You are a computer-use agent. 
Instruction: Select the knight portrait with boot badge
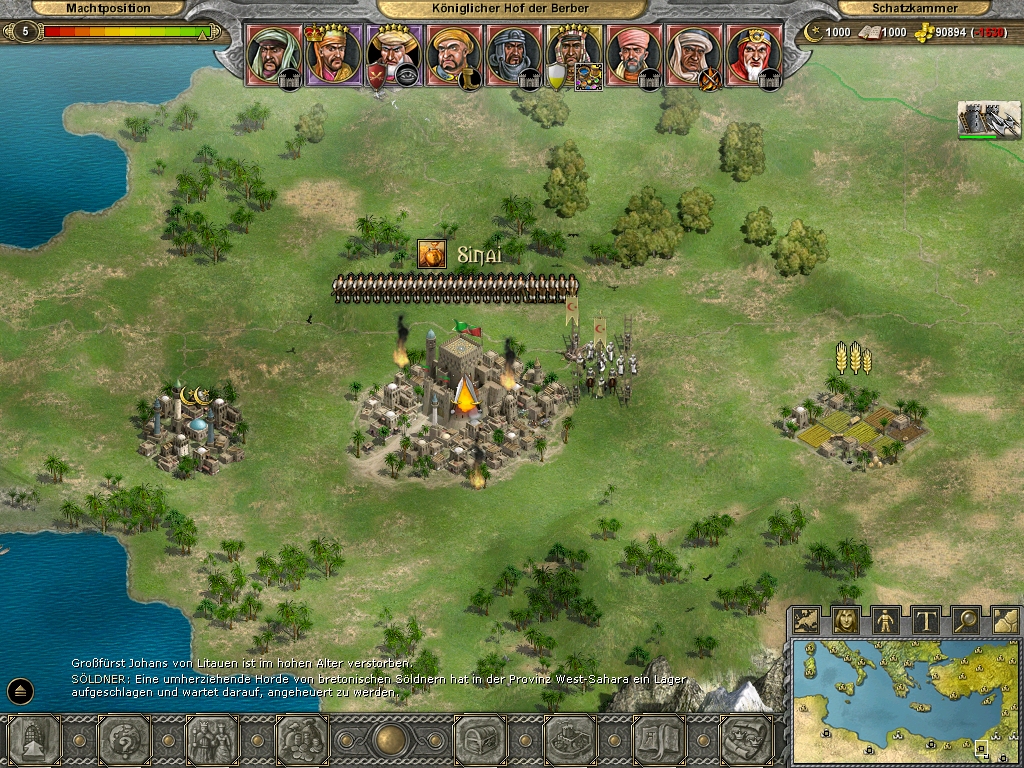[453, 54]
